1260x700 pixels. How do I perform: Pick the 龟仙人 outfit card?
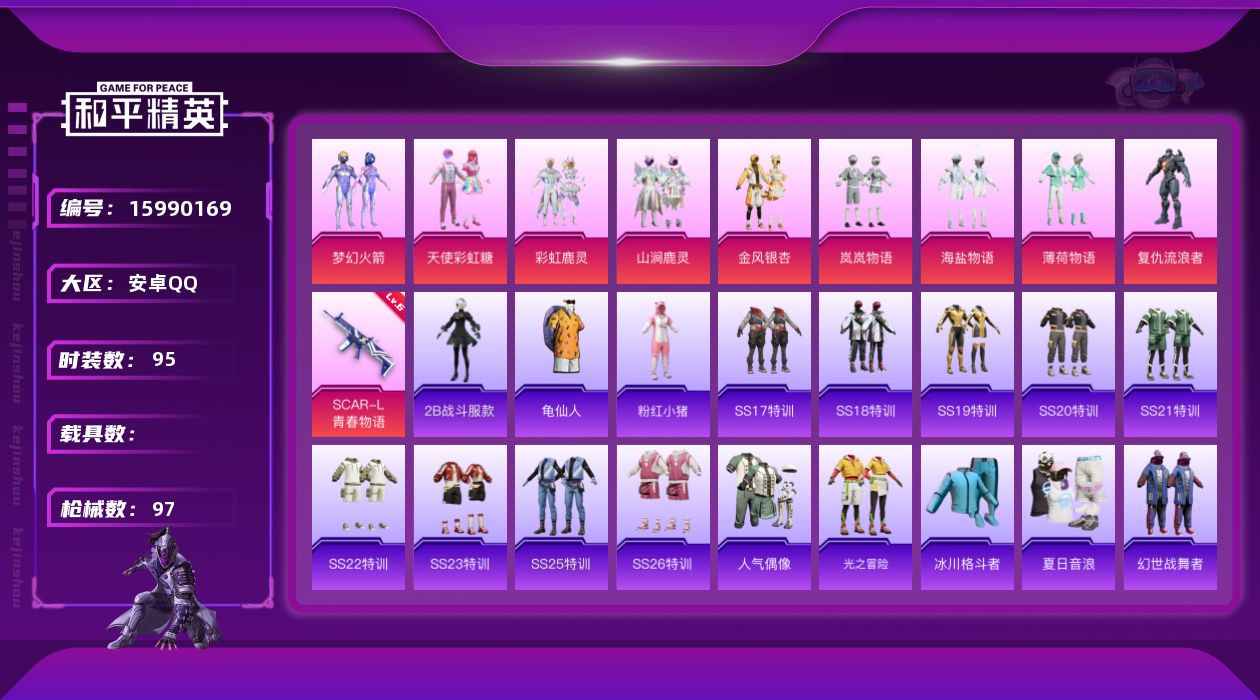point(561,364)
